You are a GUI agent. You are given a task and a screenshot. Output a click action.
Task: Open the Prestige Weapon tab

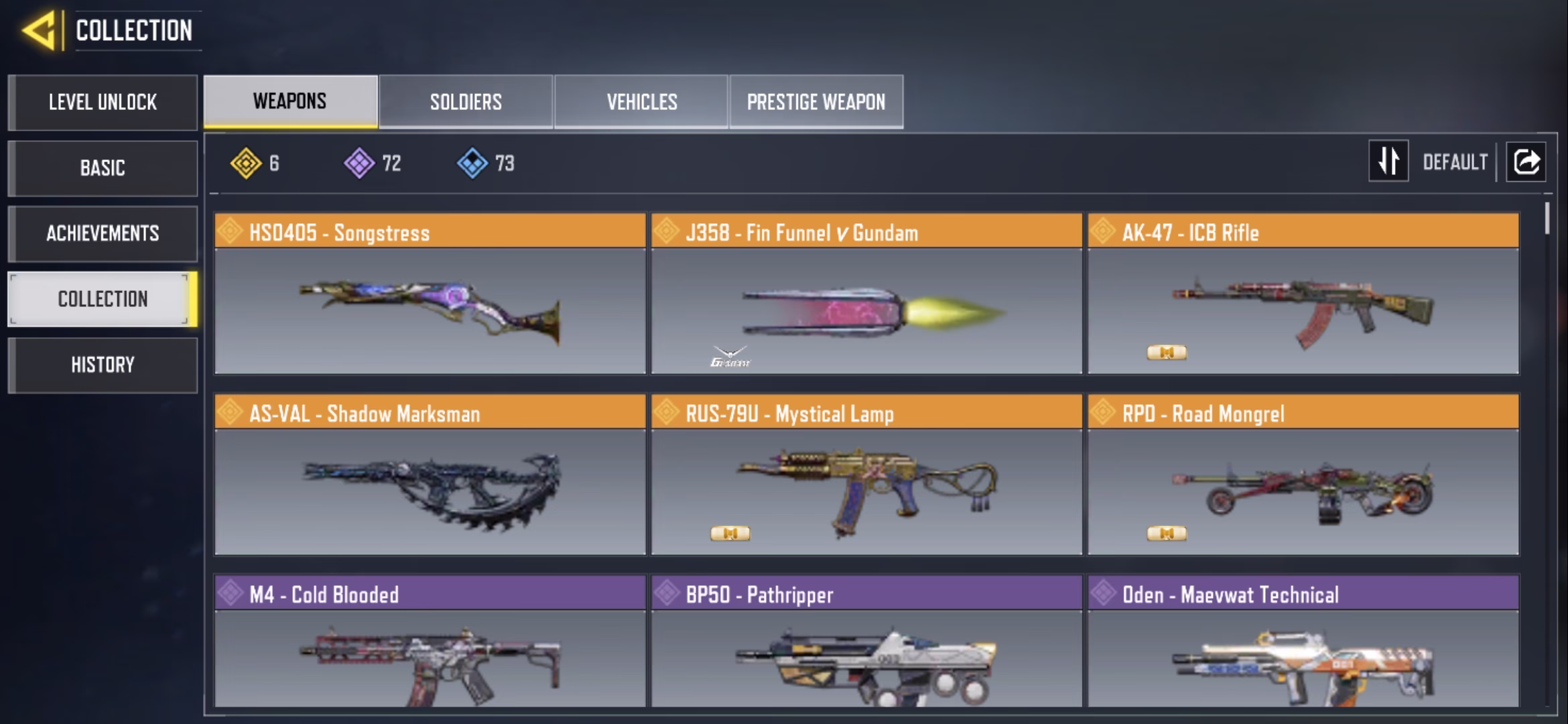(x=816, y=102)
